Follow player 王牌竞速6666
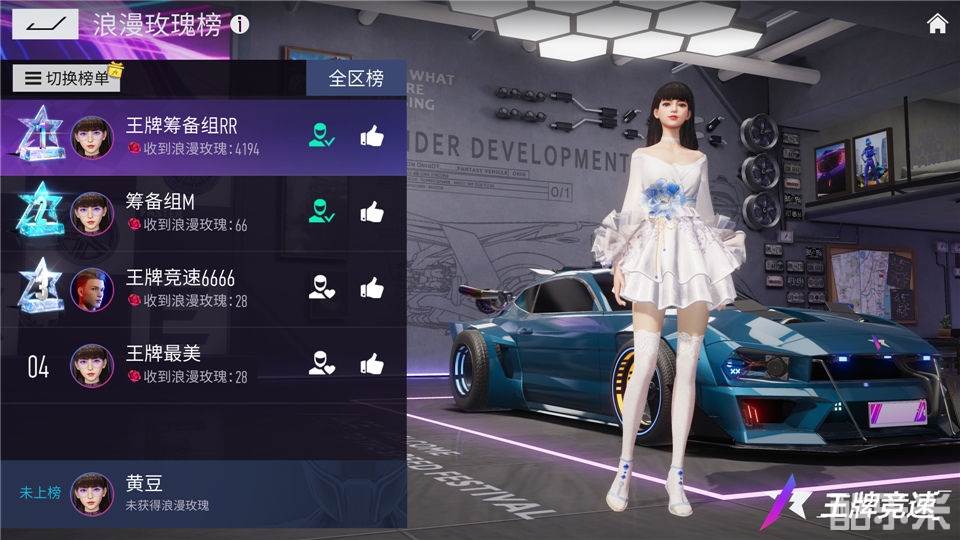Image resolution: width=960 pixels, height=540 pixels. (x=321, y=288)
